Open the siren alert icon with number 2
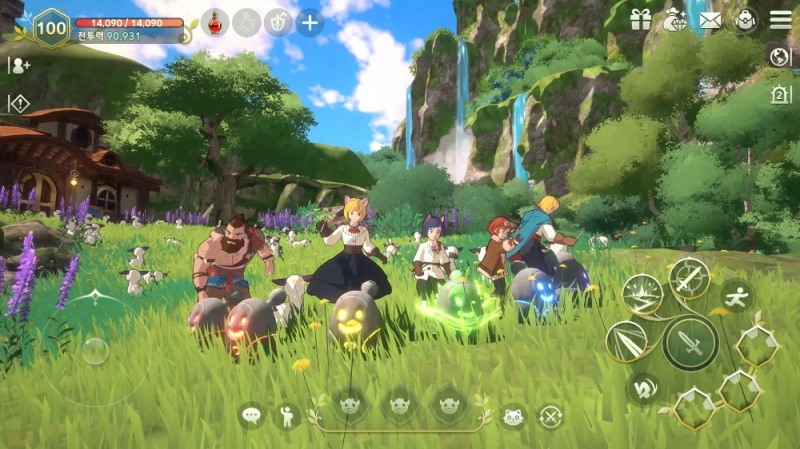This screenshot has width=800, height=449. click(x=780, y=94)
